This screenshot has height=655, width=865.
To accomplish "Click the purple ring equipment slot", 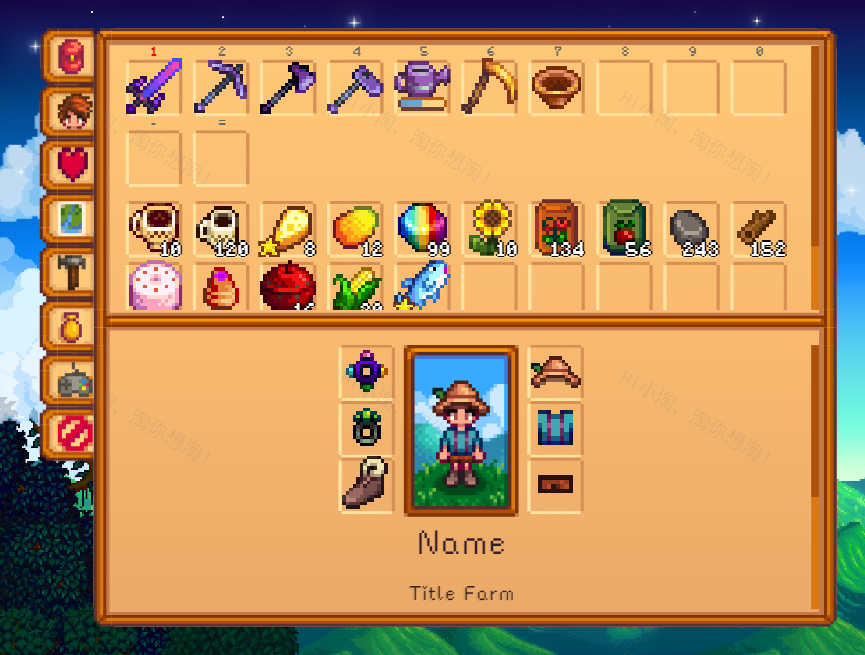I will pyautogui.click(x=367, y=372).
